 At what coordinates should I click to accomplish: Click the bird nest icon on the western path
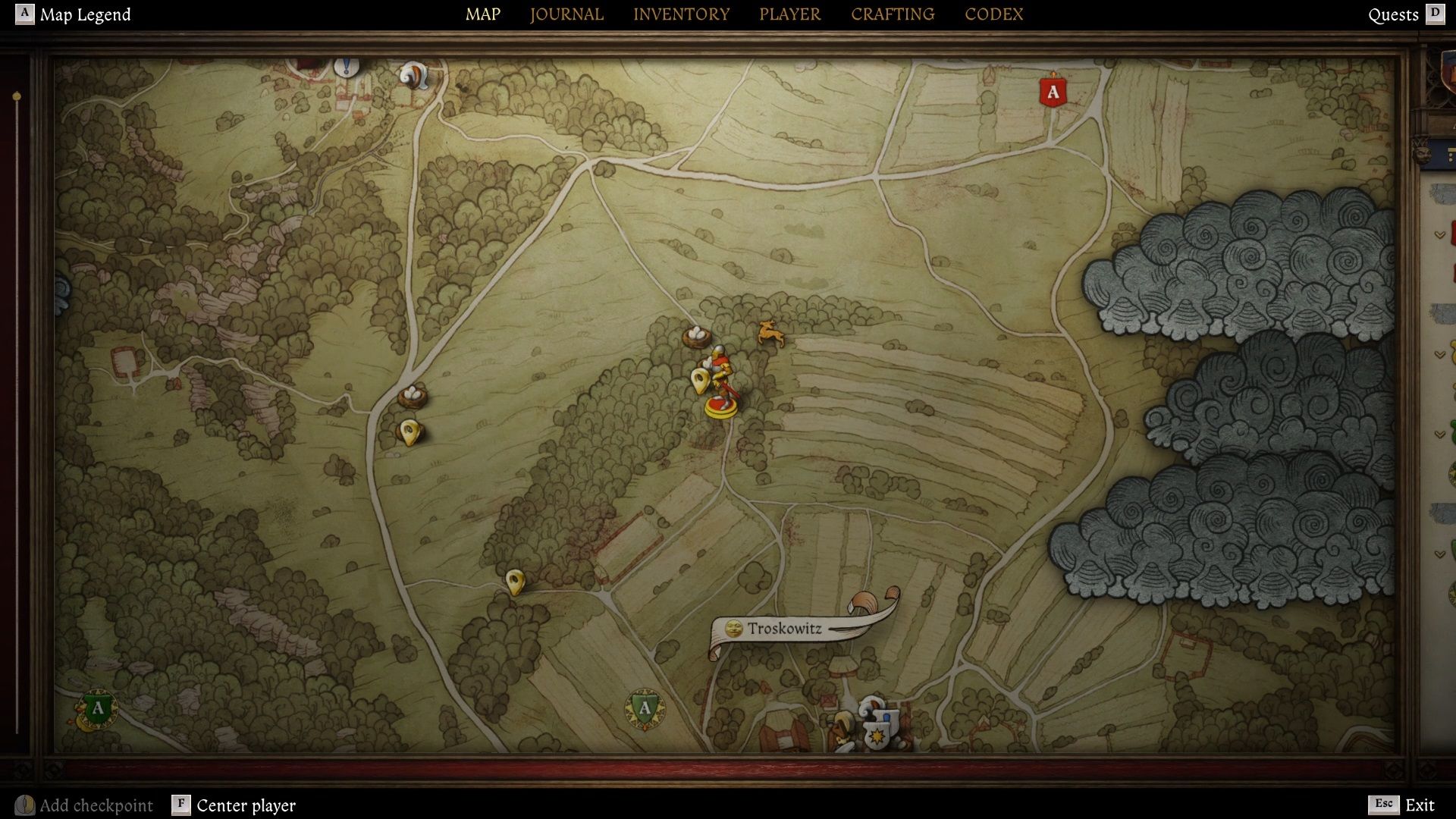click(410, 395)
